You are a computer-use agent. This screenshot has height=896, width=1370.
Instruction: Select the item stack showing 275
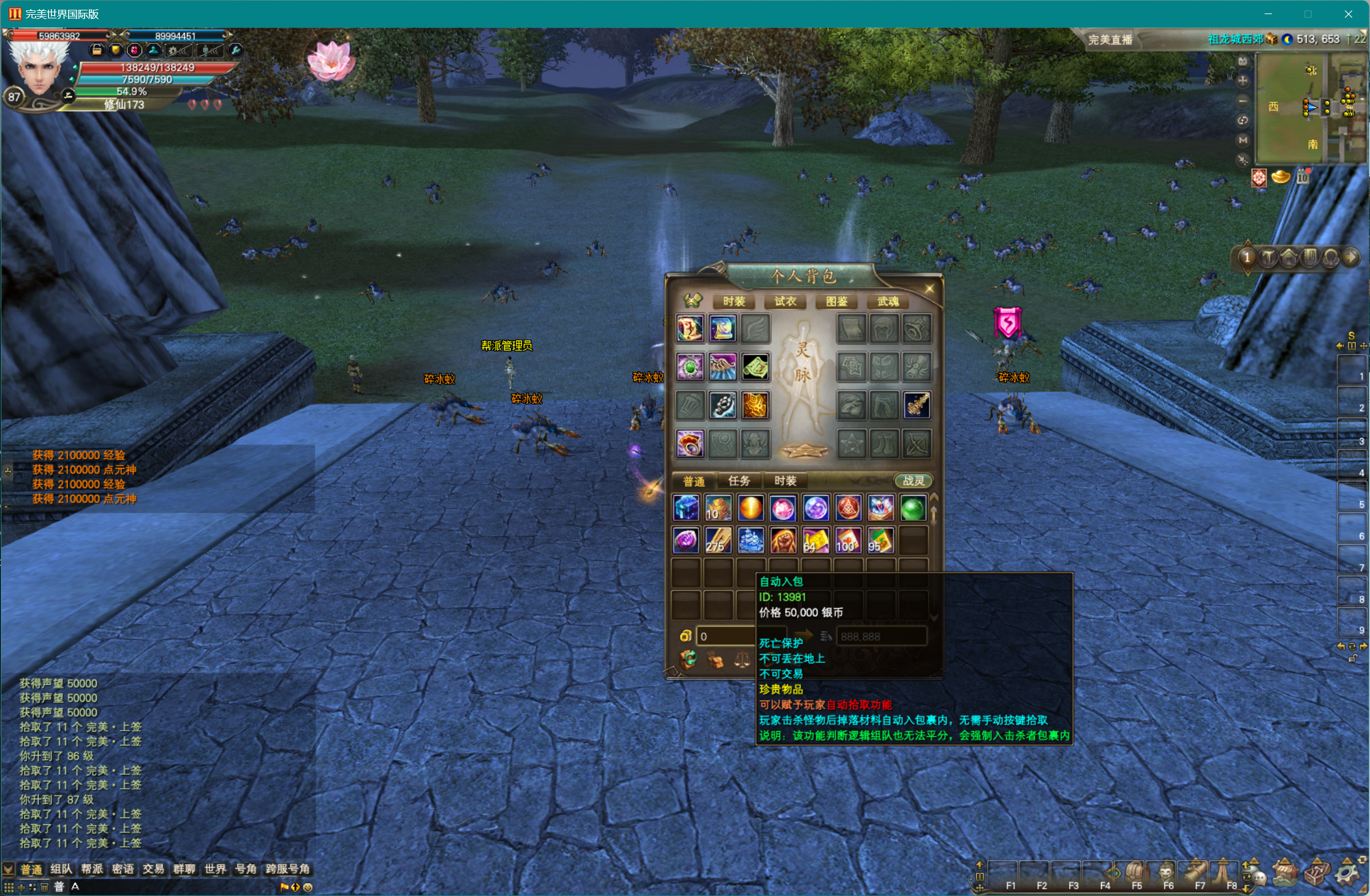718,541
